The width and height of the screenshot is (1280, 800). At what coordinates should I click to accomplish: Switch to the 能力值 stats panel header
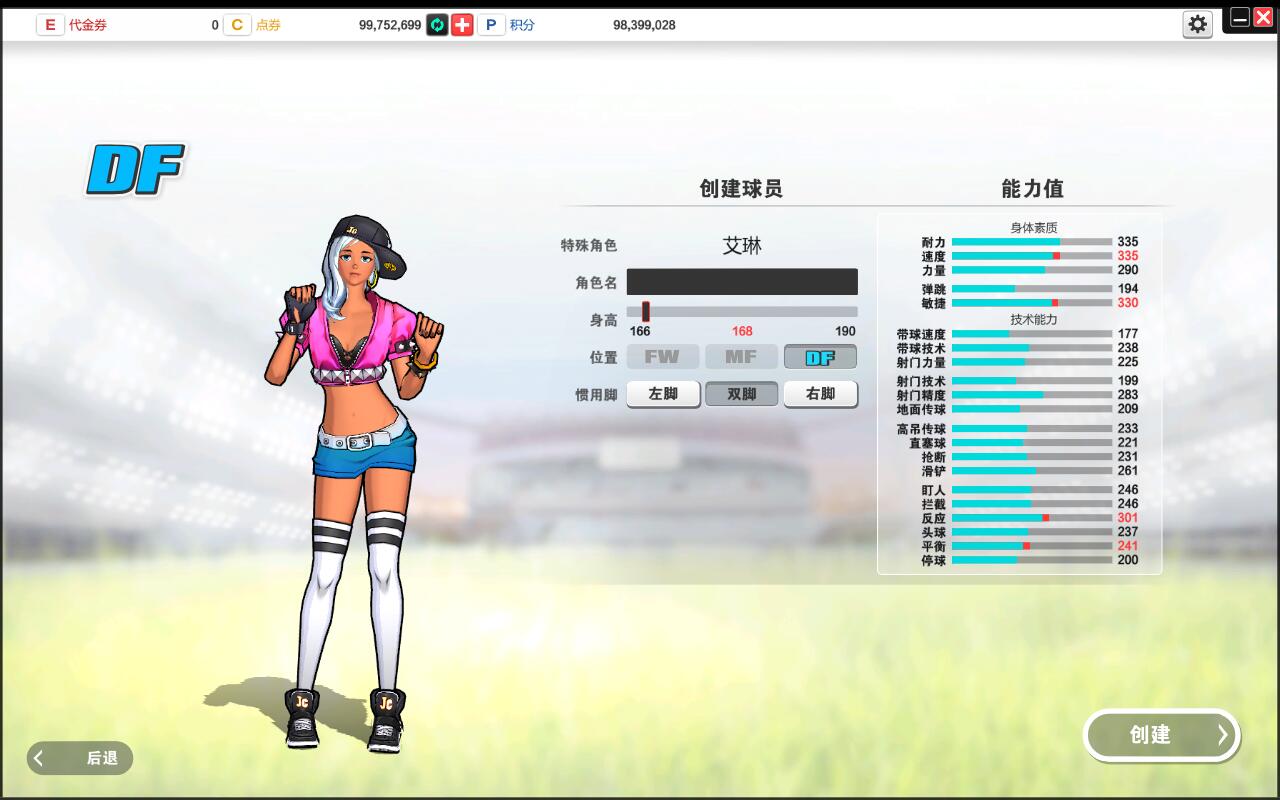[x=1030, y=188]
